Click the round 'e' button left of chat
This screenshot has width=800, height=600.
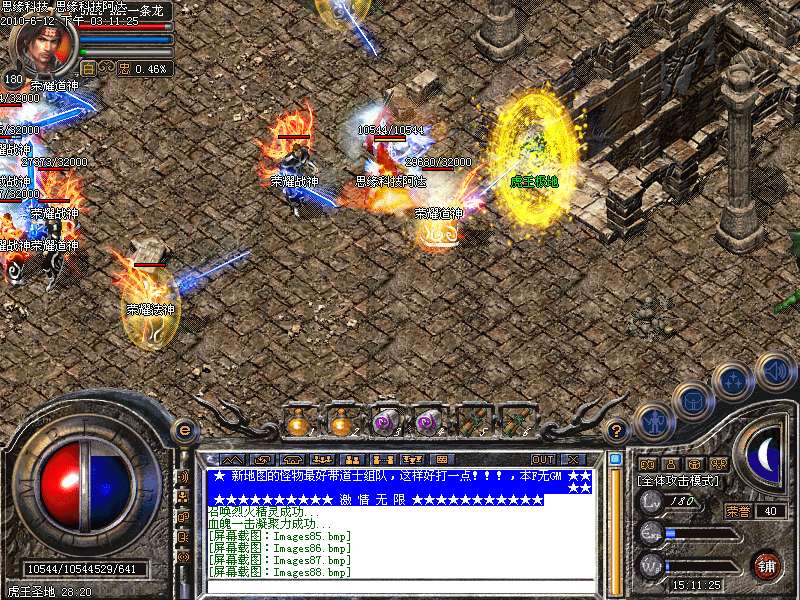[184, 430]
